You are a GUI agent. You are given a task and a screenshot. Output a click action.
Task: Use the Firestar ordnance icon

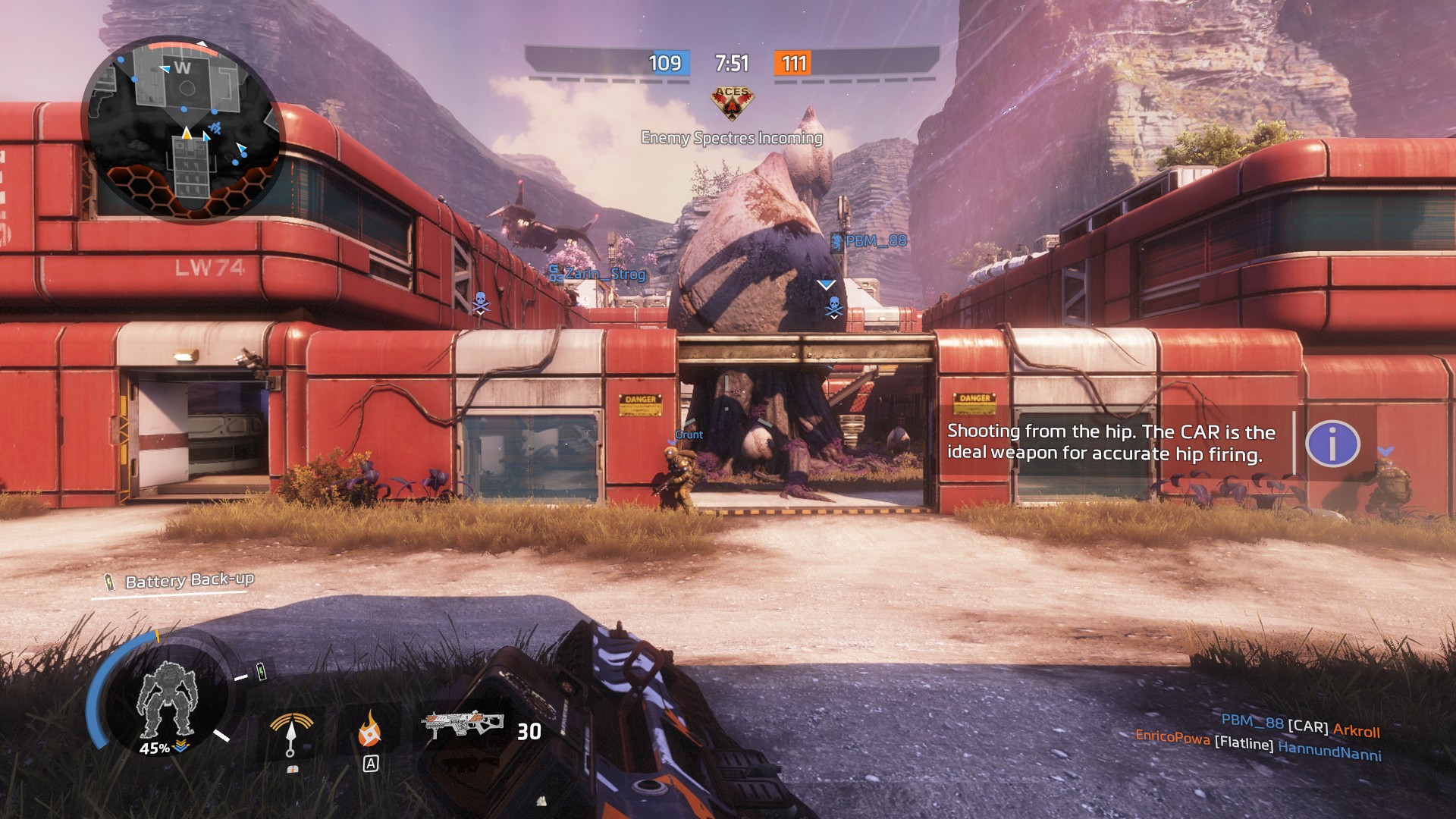(x=369, y=729)
